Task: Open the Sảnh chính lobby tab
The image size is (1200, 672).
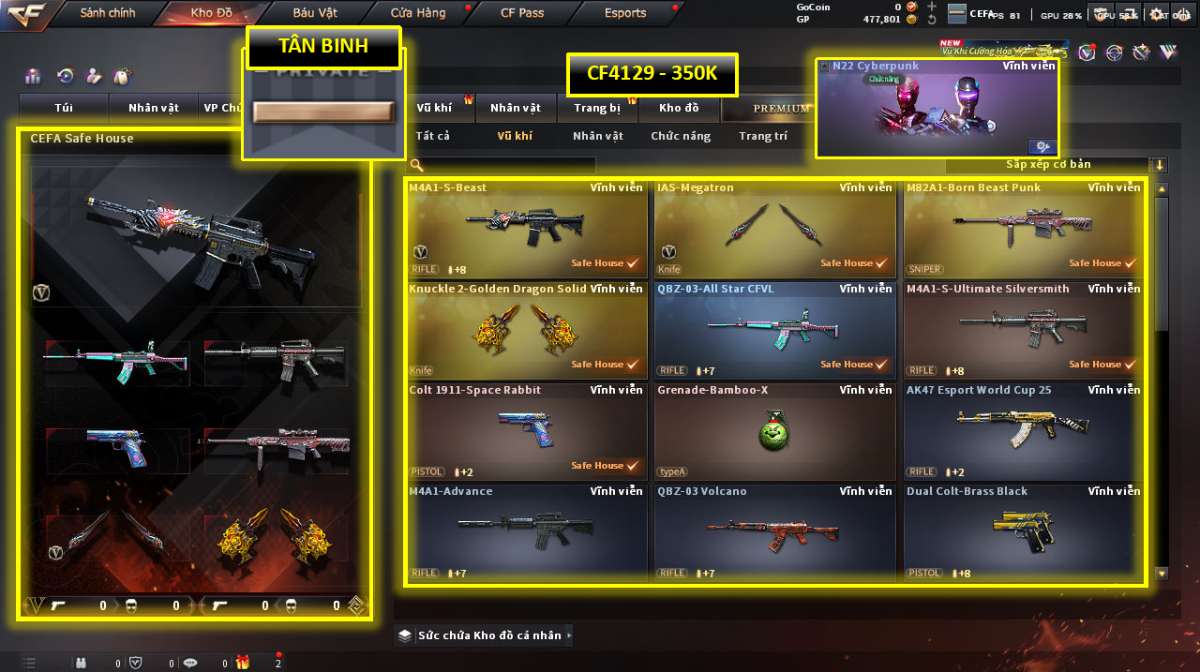Action: coord(107,14)
